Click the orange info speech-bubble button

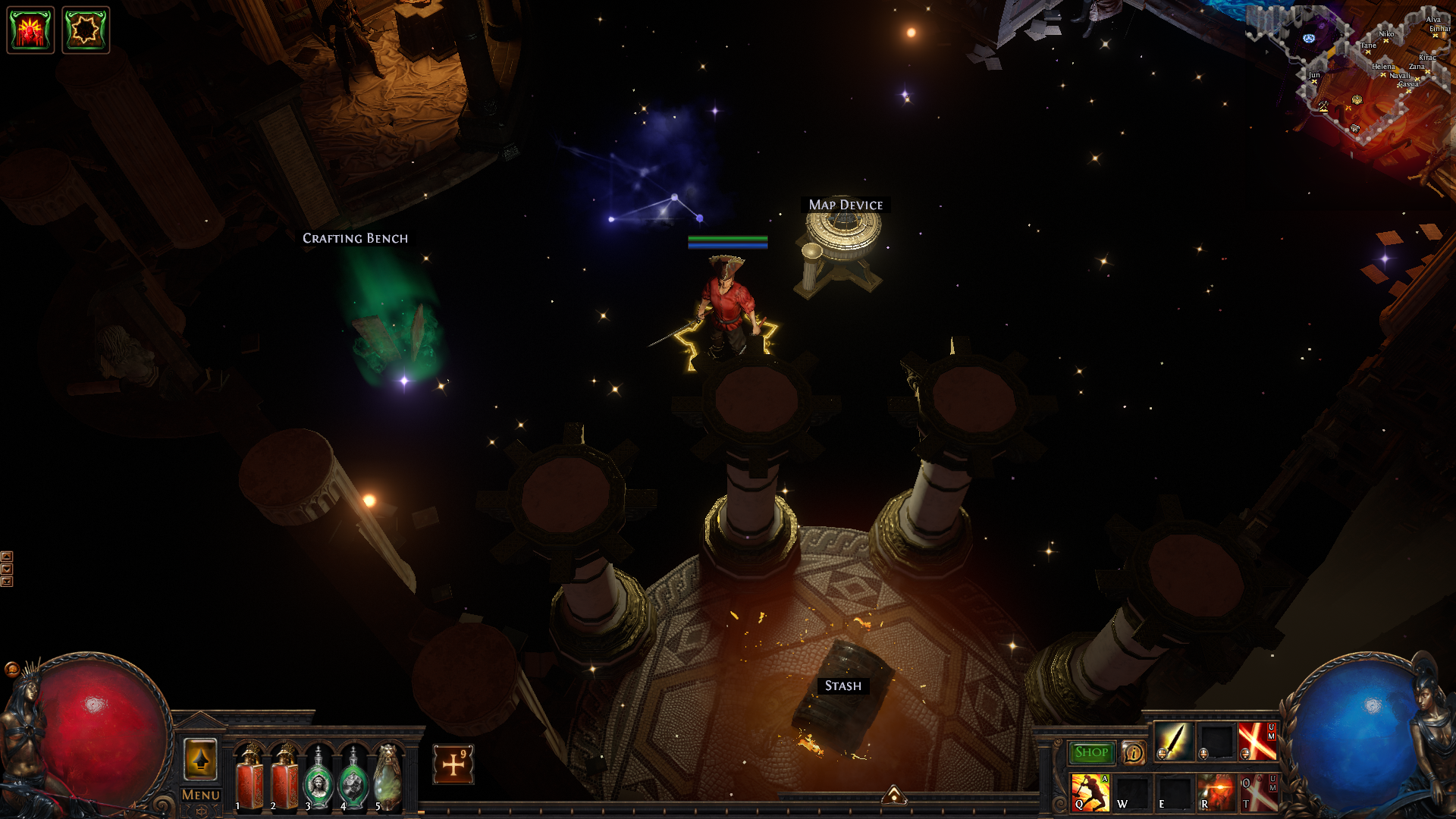[1134, 752]
